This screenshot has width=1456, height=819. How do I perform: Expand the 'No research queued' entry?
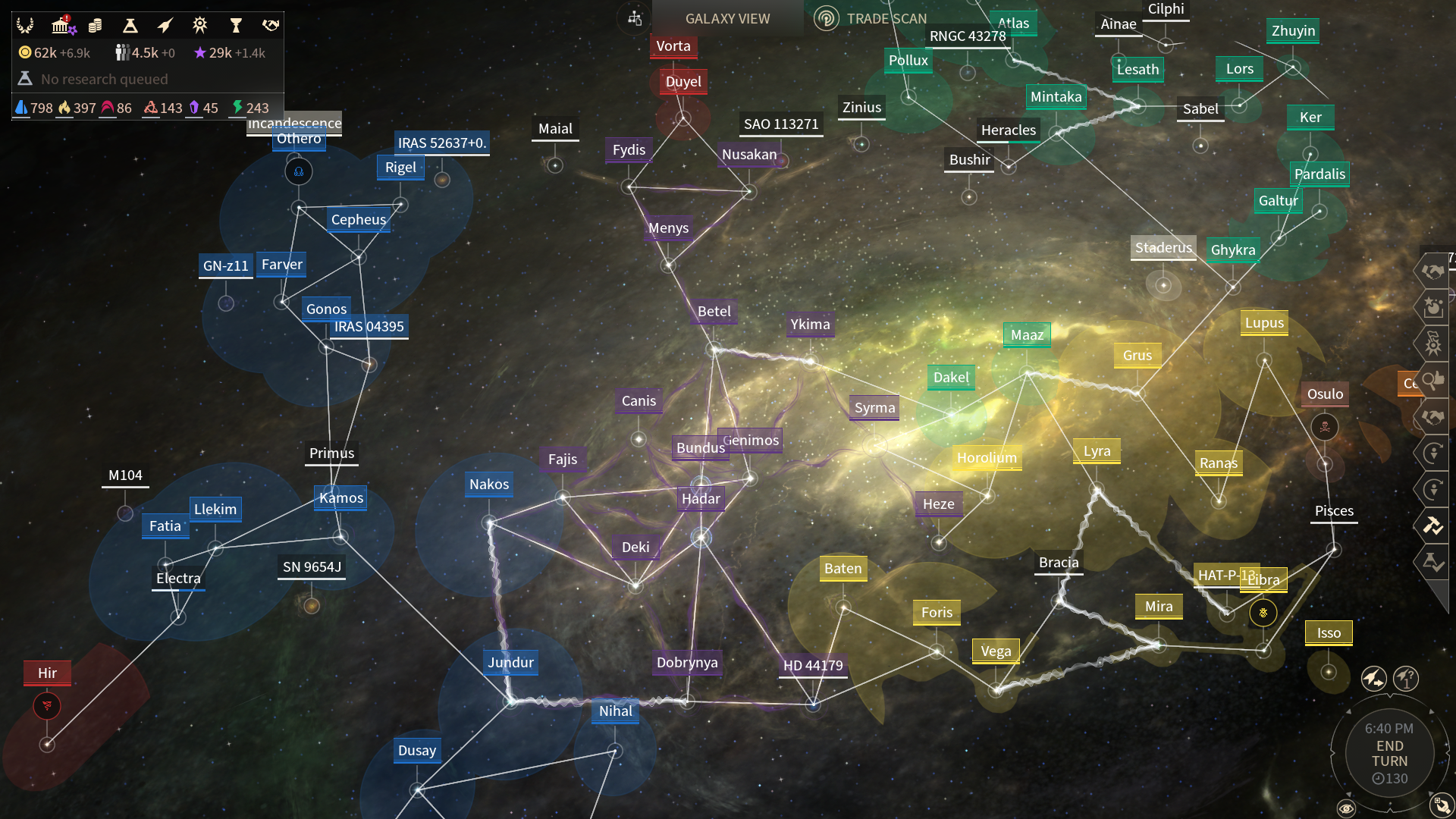point(104,79)
